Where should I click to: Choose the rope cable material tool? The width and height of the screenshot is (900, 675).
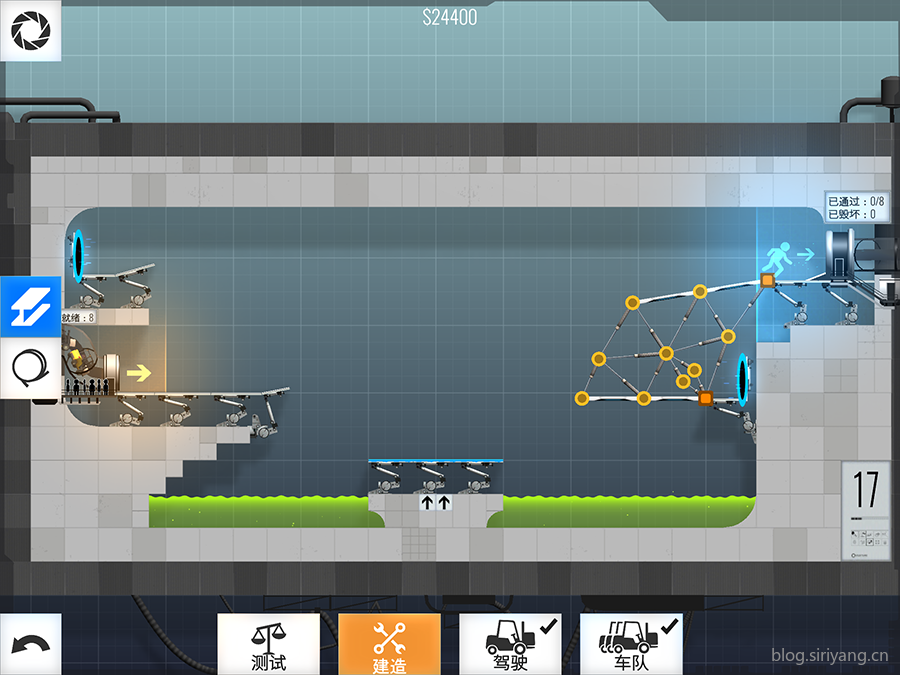(30, 368)
